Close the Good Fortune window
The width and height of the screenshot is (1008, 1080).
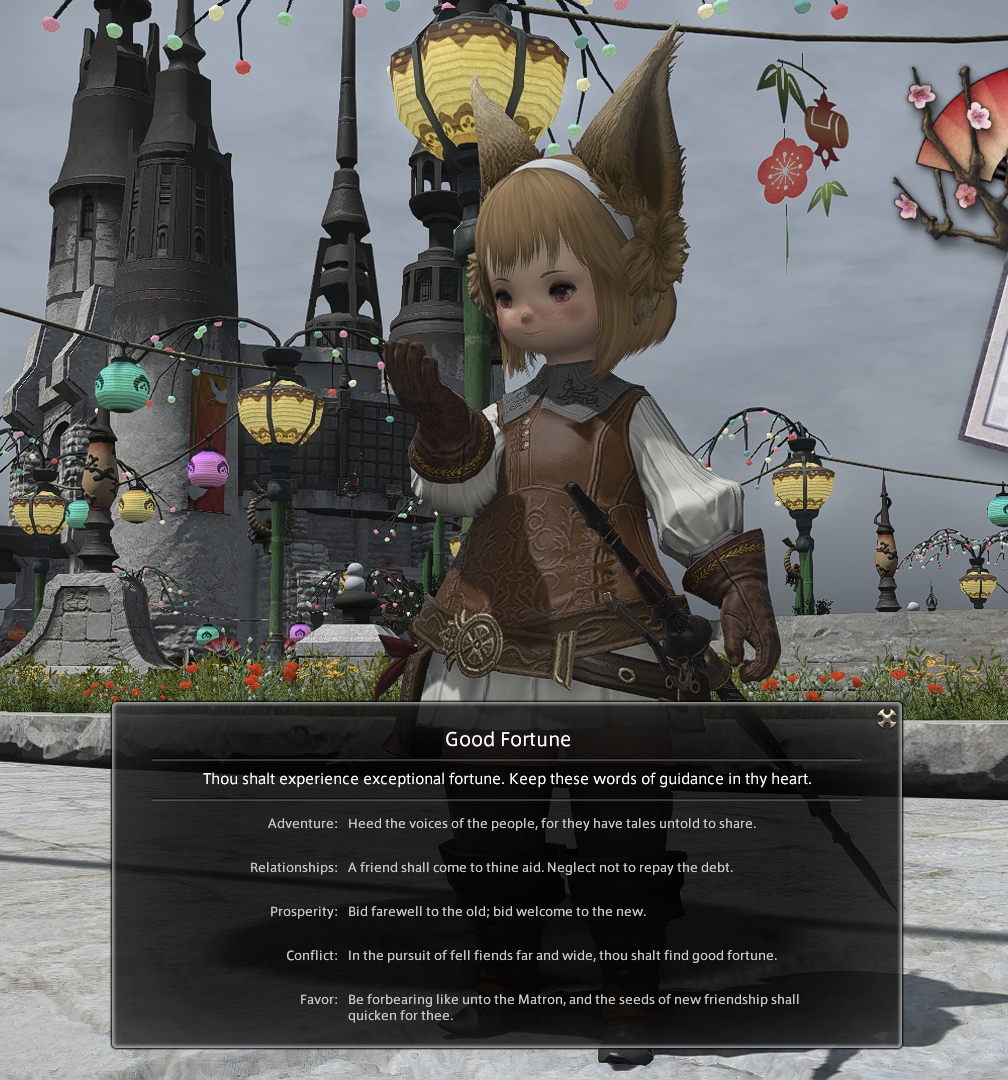(x=886, y=718)
